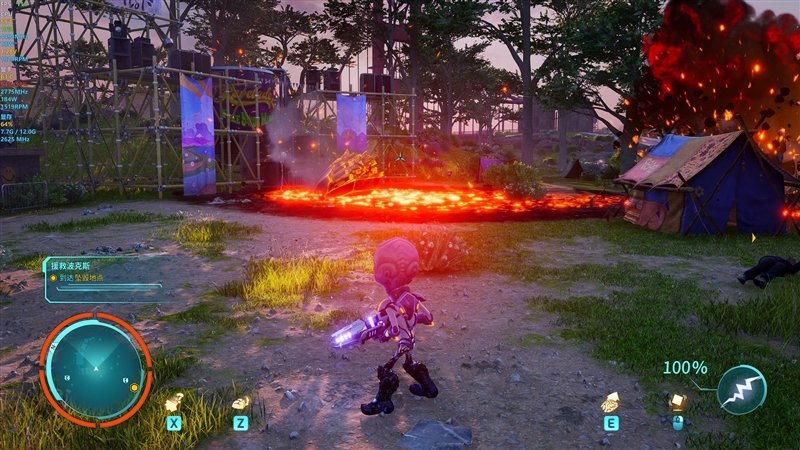800x450 pixels.
Task: Trigger the glowing cube ability above the mouse icon
Action: 677,401
